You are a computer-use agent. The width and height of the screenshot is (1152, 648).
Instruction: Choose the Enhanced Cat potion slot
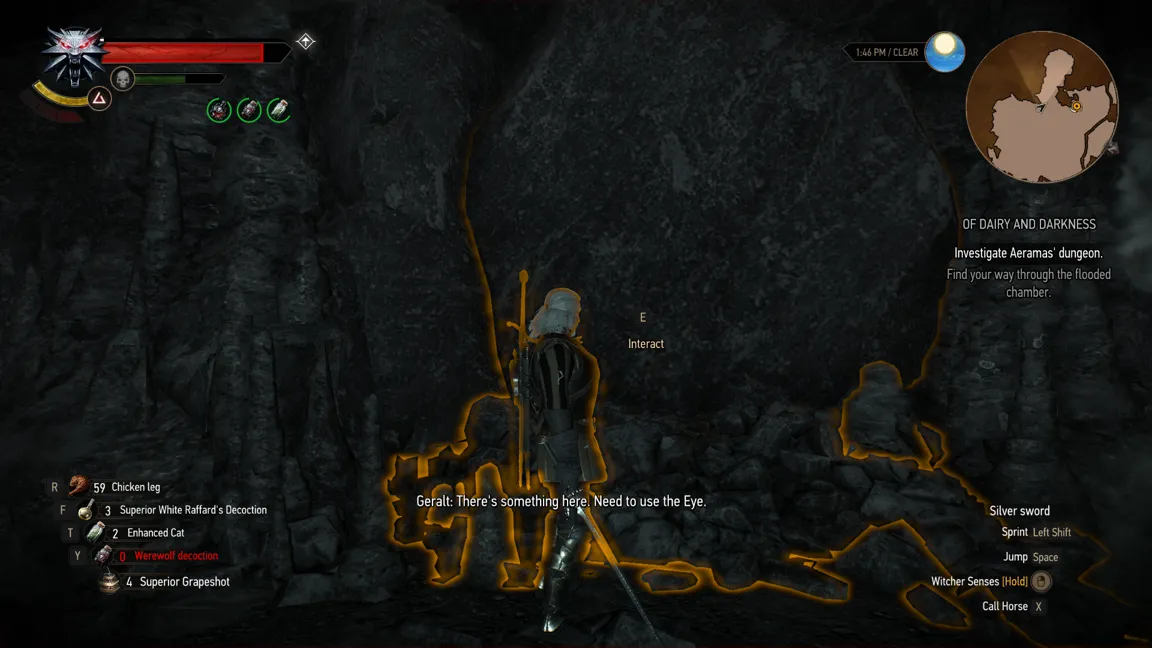(155, 533)
